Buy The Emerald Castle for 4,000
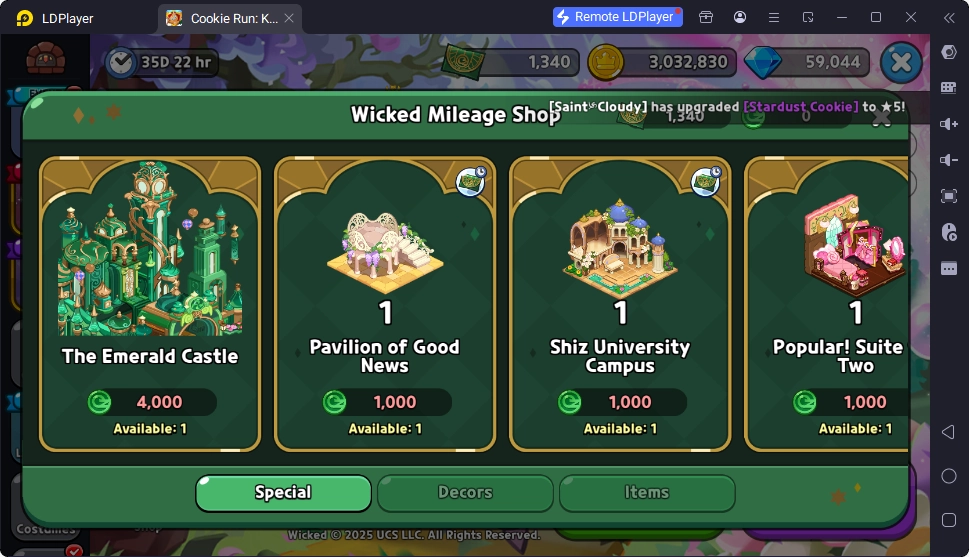The height and width of the screenshot is (557, 969). coord(150,403)
